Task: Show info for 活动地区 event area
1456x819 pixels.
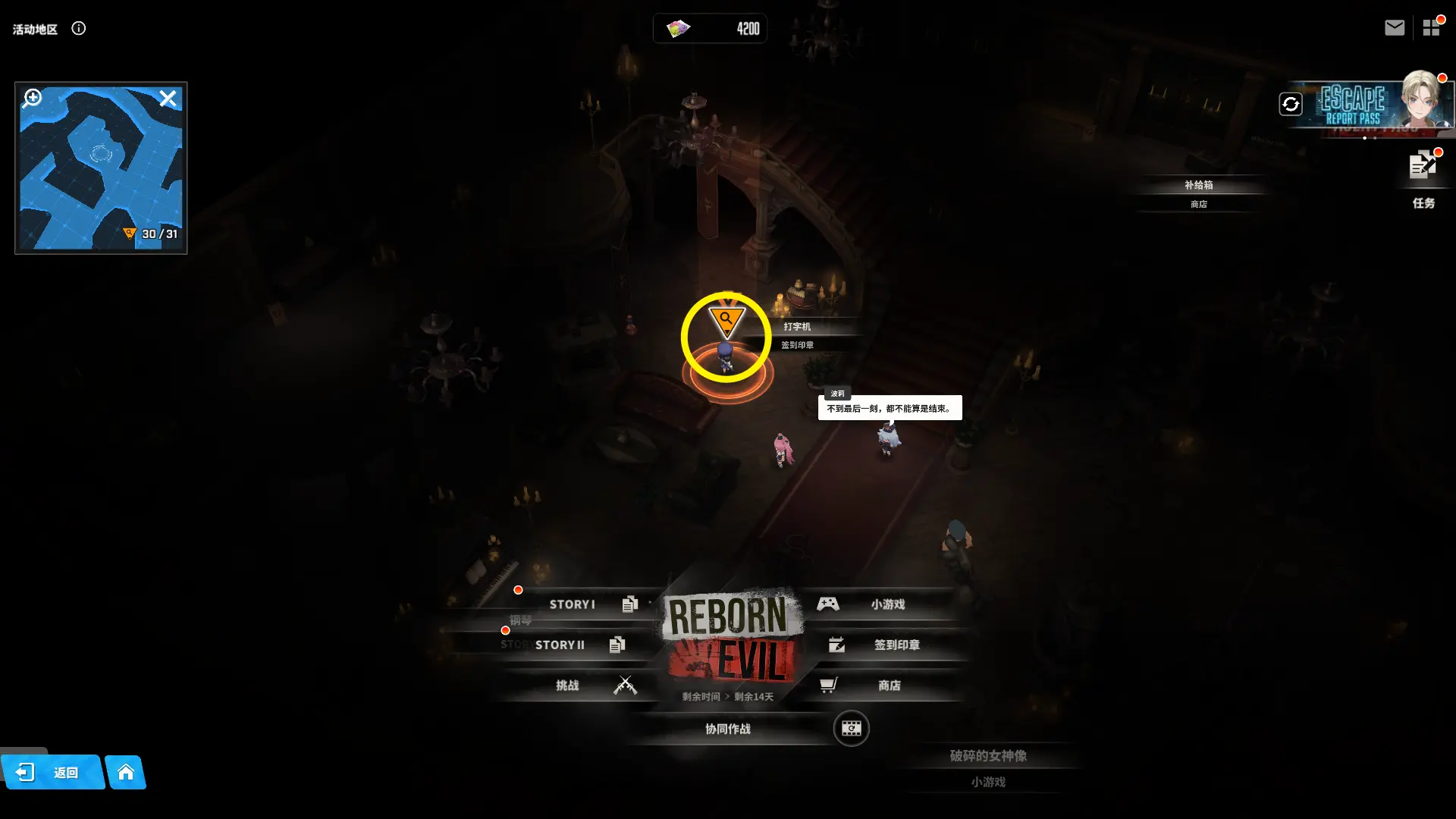Action: [79, 29]
